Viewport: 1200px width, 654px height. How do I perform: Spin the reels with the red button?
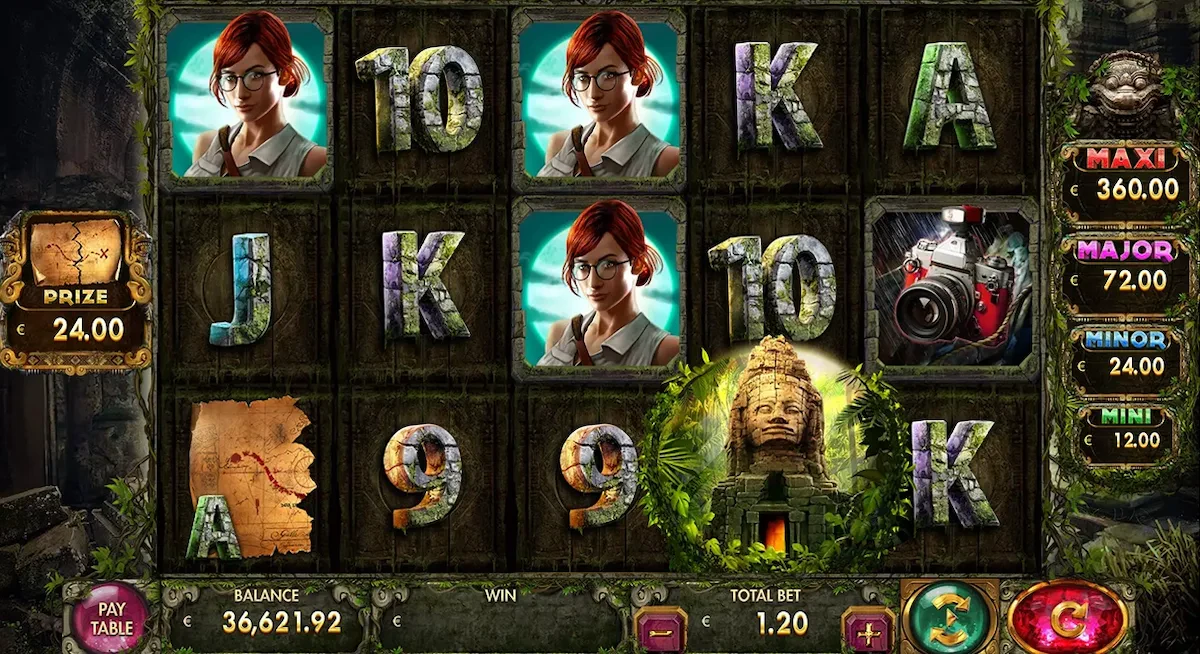coord(1067,618)
